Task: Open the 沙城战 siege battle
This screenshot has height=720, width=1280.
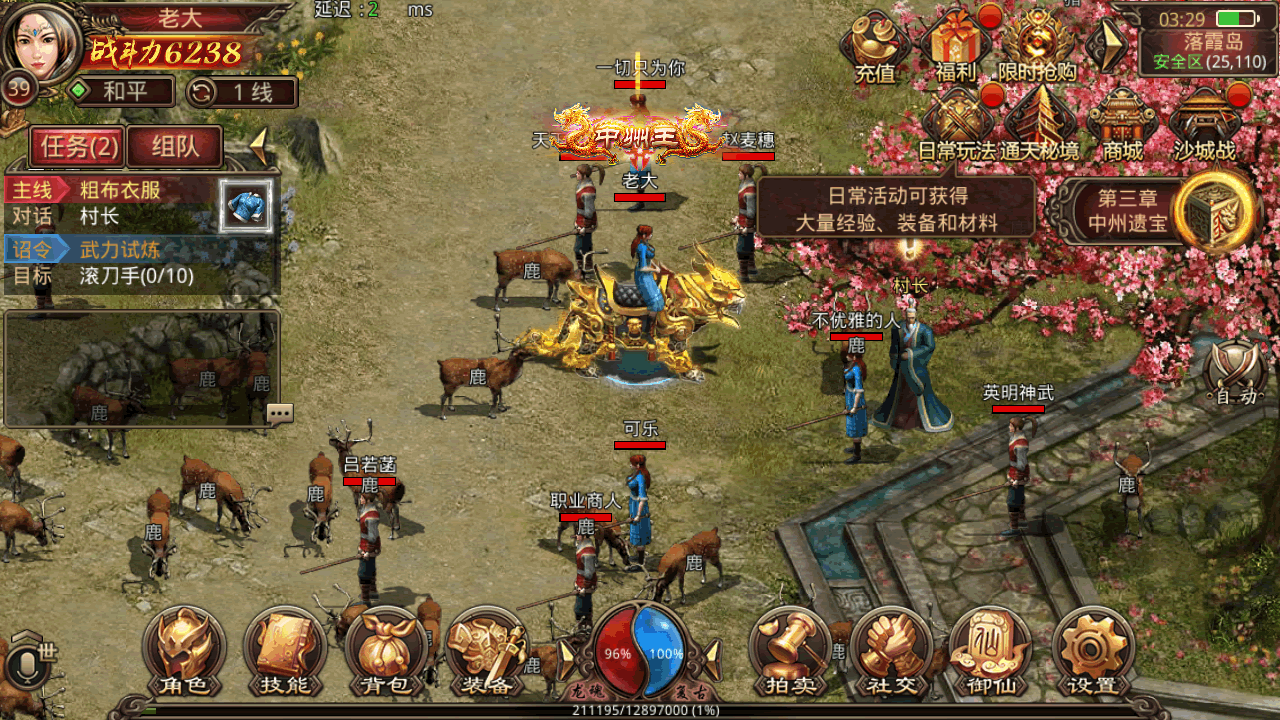Action: pyautogui.click(x=1204, y=123)
